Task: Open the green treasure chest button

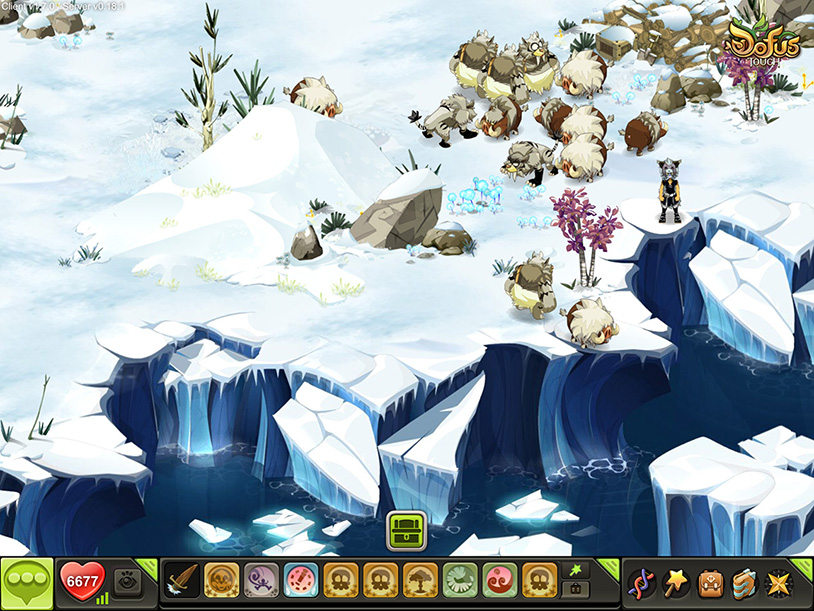Action: [406, 529]
